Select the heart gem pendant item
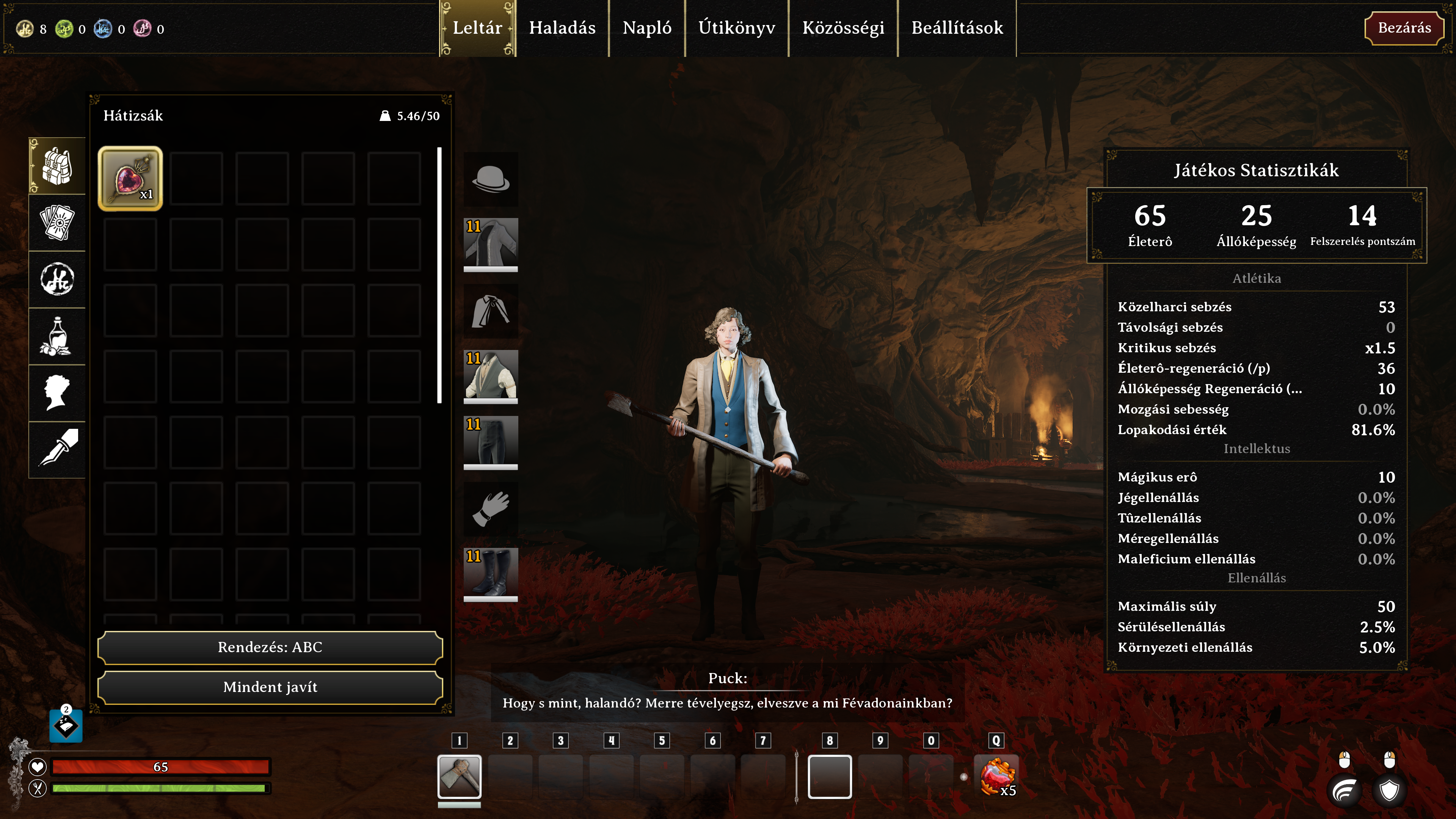The height and width of the screenshot is (819, 1456). point(130,179)
